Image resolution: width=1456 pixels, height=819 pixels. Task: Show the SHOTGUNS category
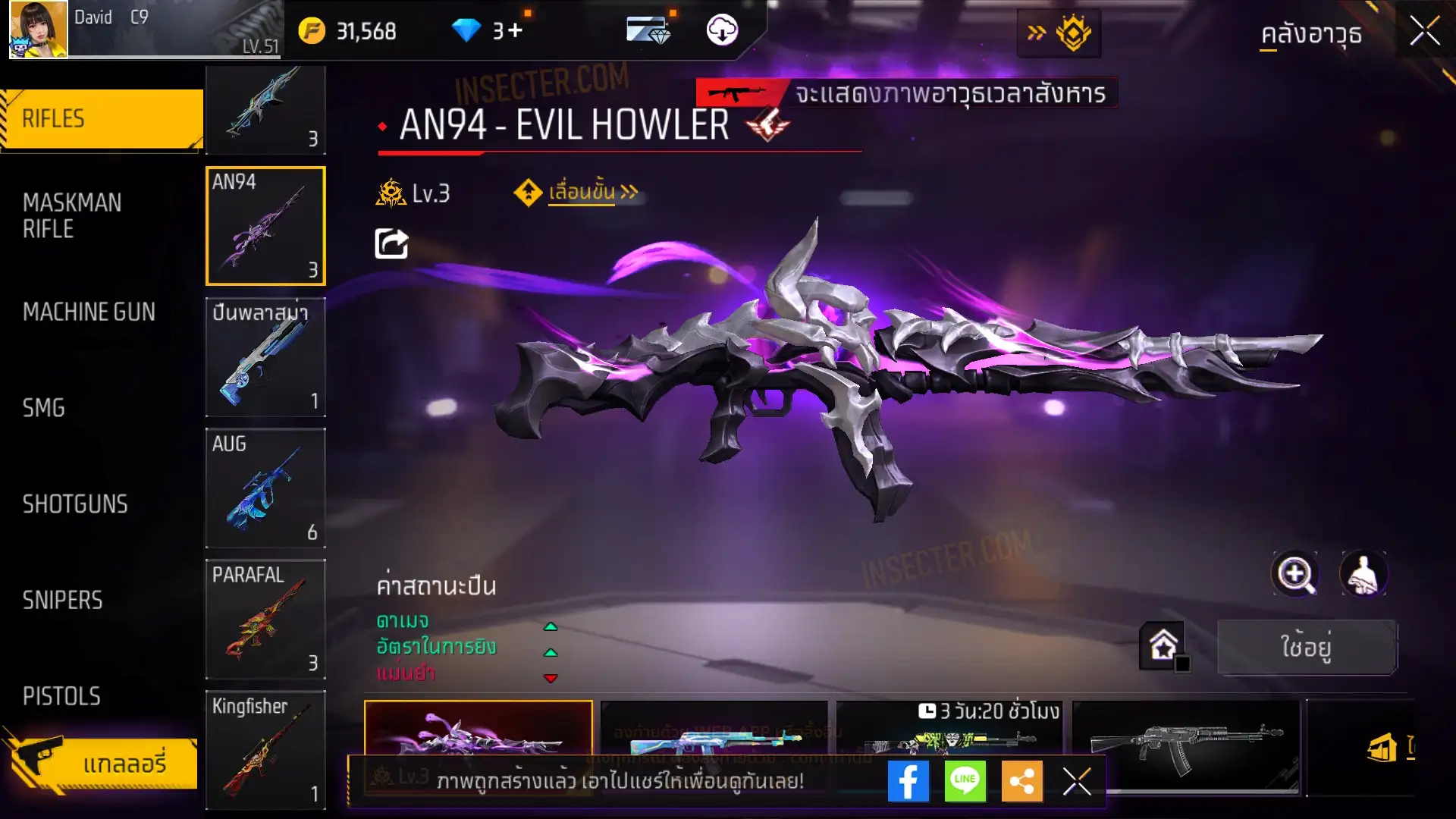pyautogui.click(x=75, y=504)
